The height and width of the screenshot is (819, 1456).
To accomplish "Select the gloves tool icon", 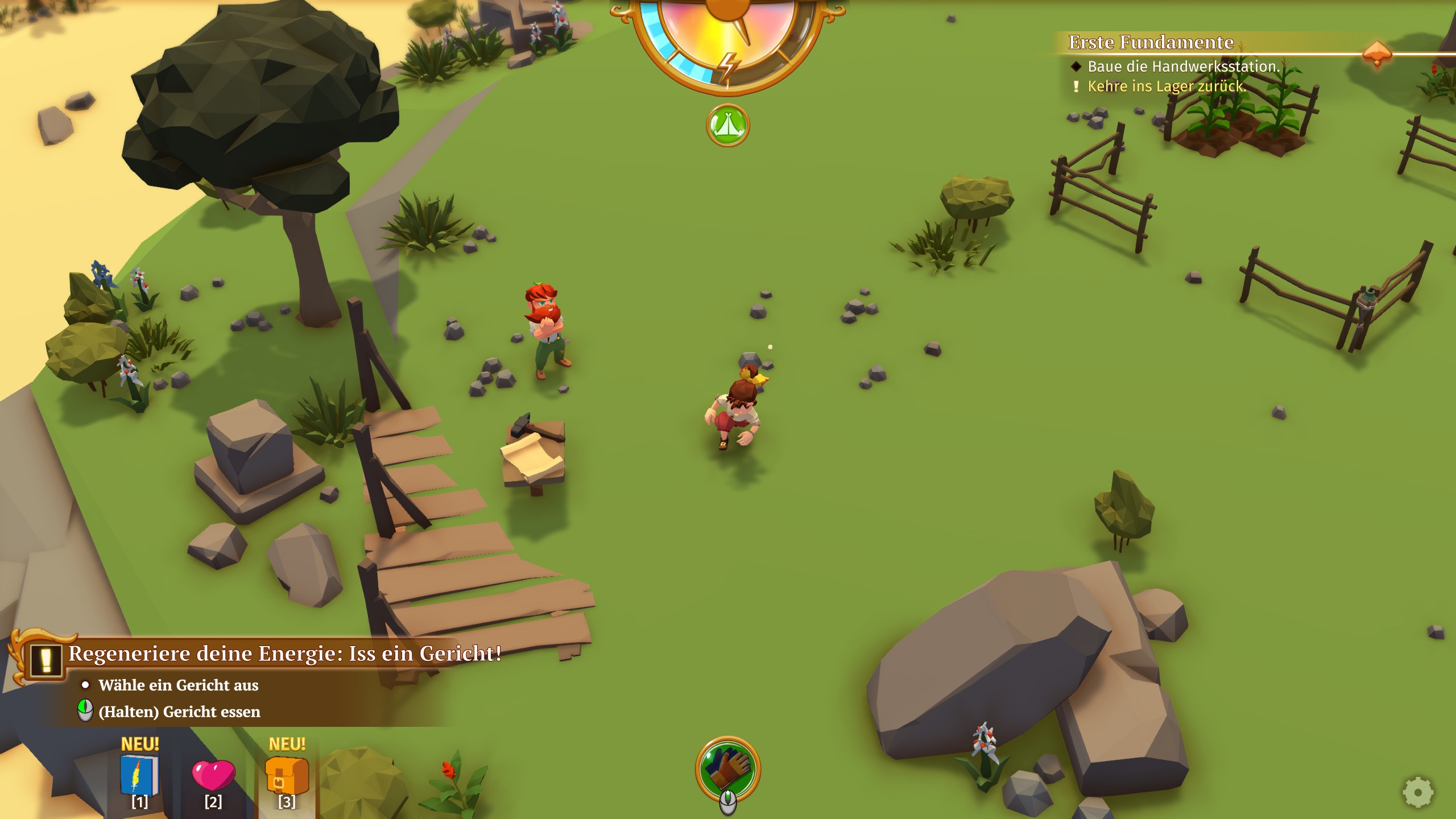I will pyautogui.click(x=728, y=768).
